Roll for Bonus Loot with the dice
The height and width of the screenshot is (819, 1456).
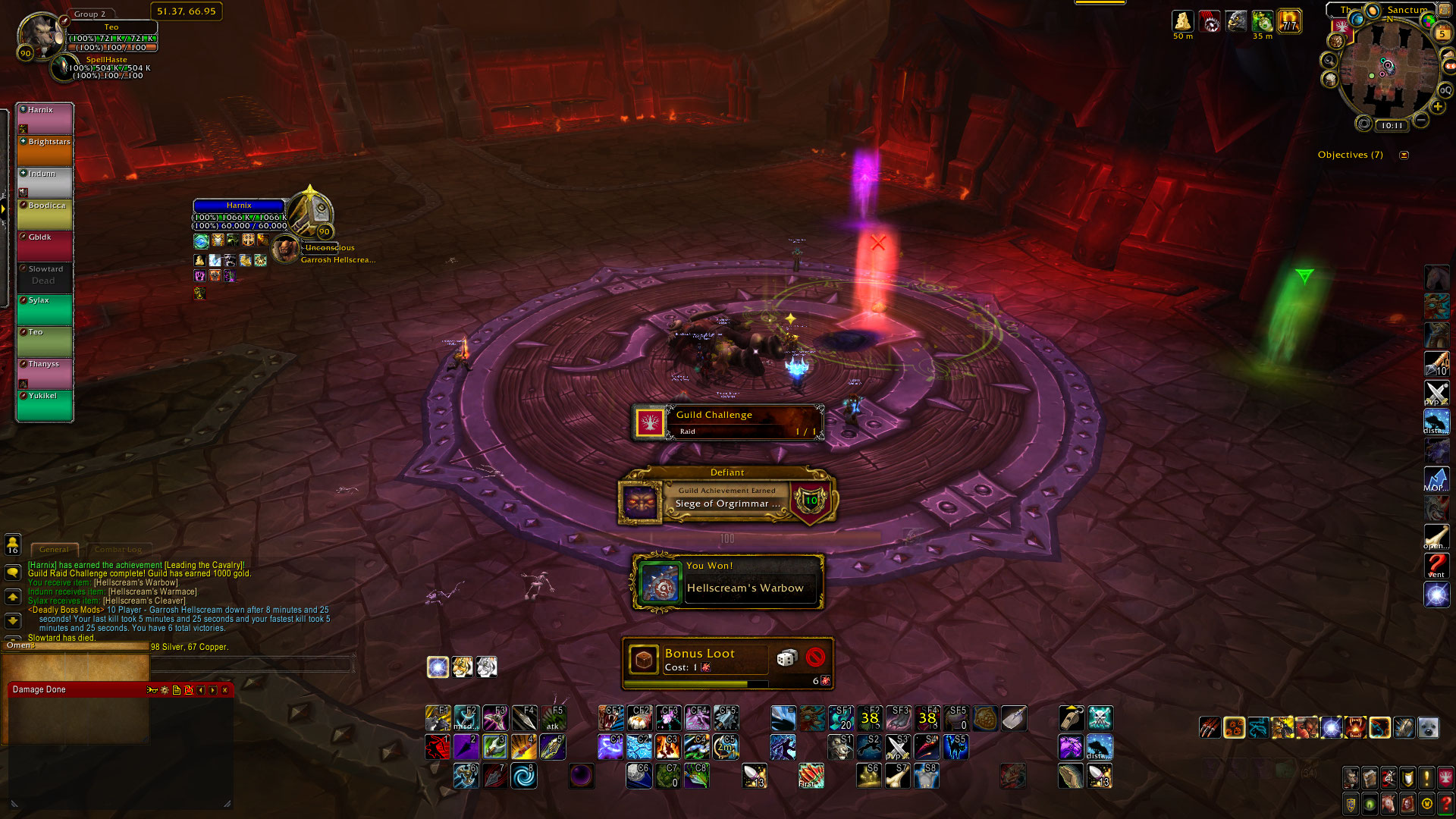click(786, 657)
